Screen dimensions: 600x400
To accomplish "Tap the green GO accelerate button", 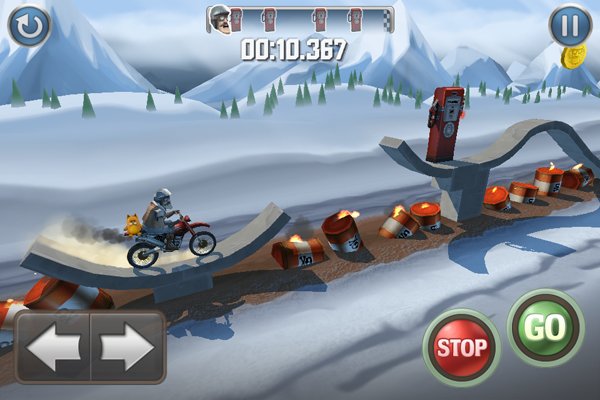I will click(x=545, y=328).
